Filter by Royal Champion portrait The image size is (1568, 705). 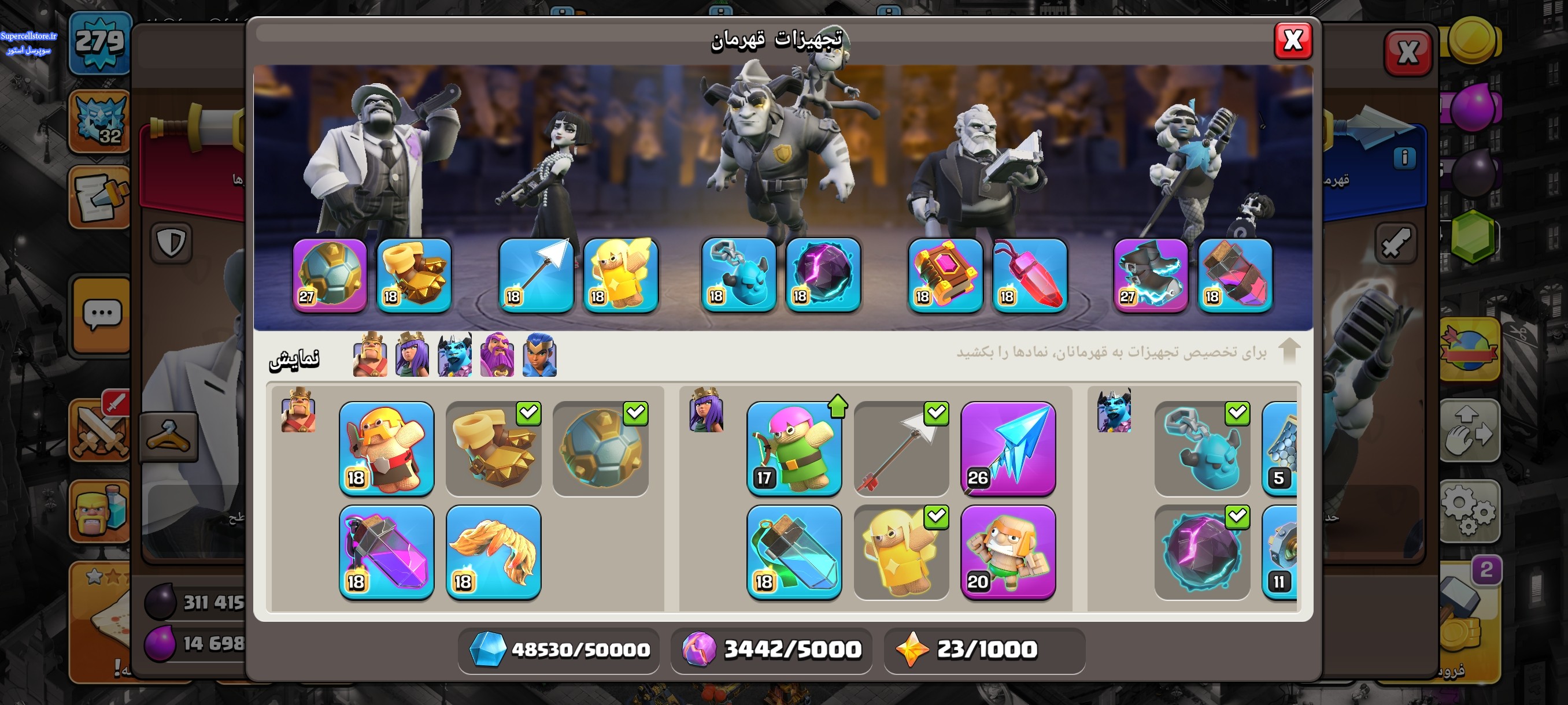(539, 355)
